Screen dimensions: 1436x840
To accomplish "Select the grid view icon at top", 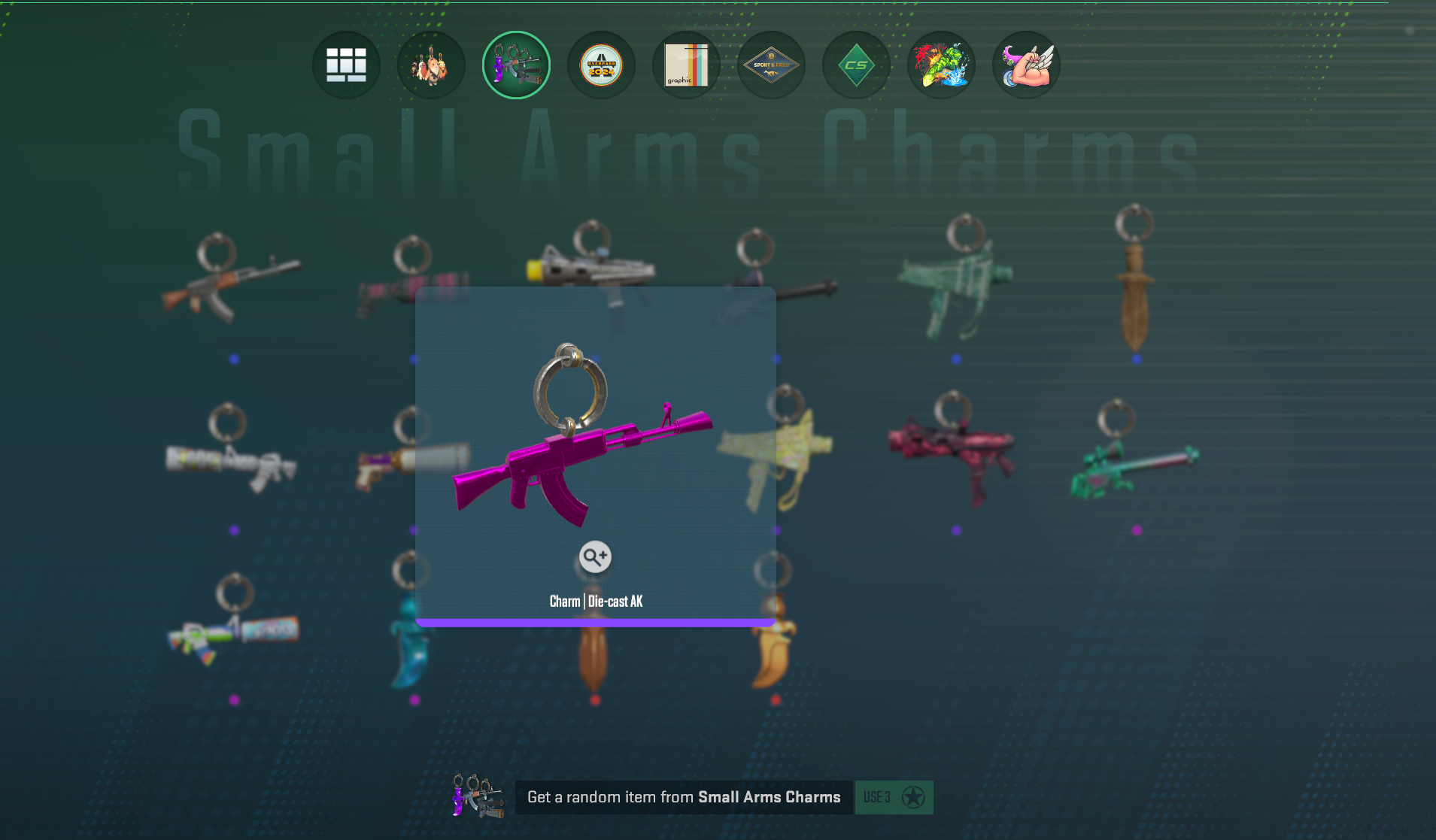I will point(347,65).
